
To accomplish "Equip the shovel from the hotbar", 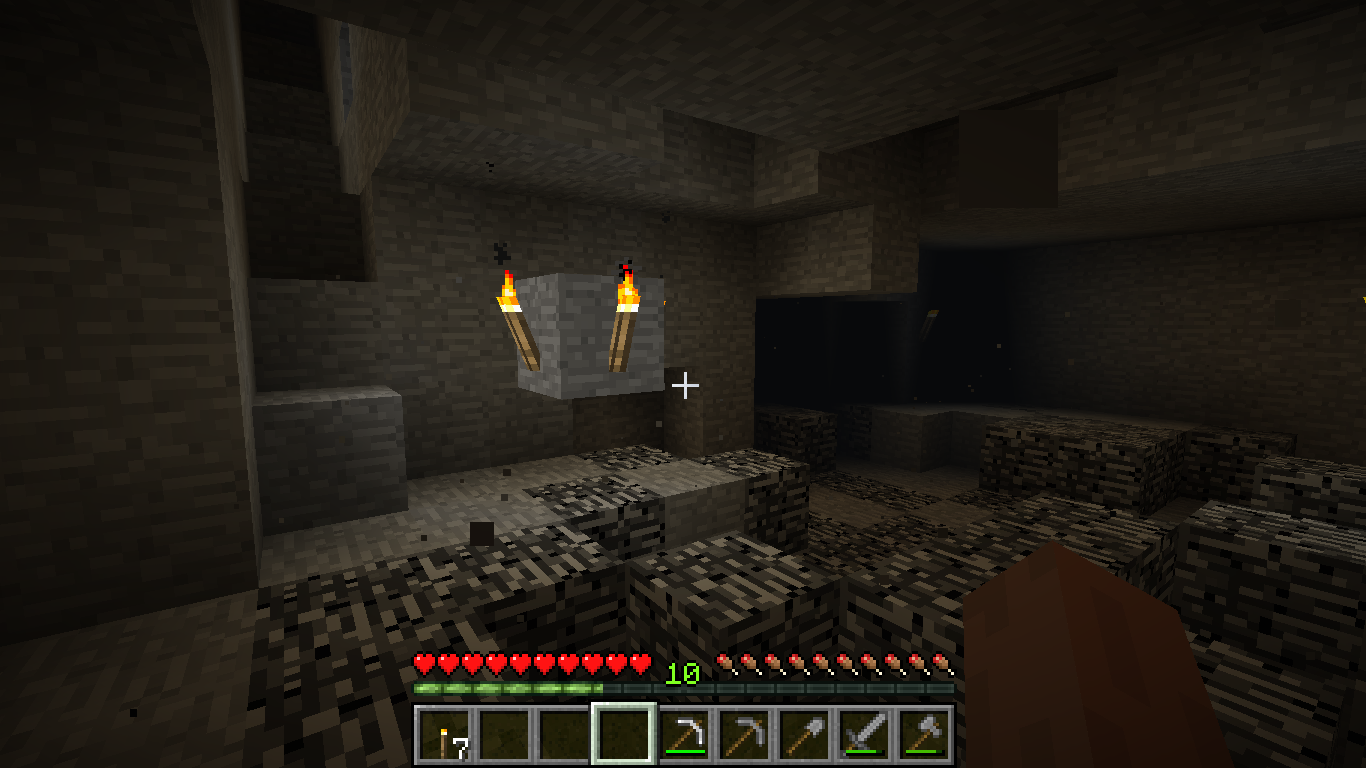I will point(804,735).
